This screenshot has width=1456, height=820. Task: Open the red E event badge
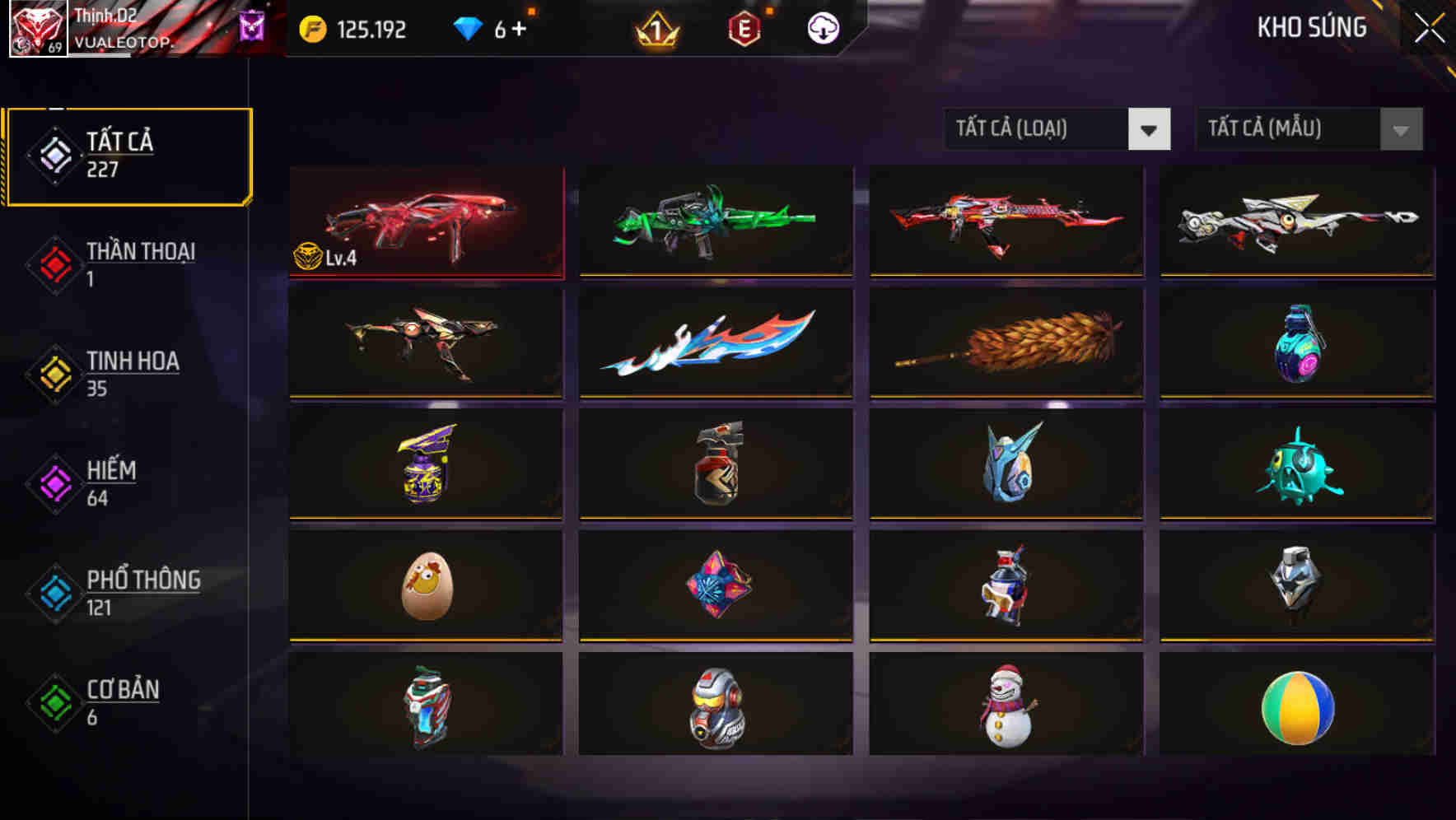[742, 29]
